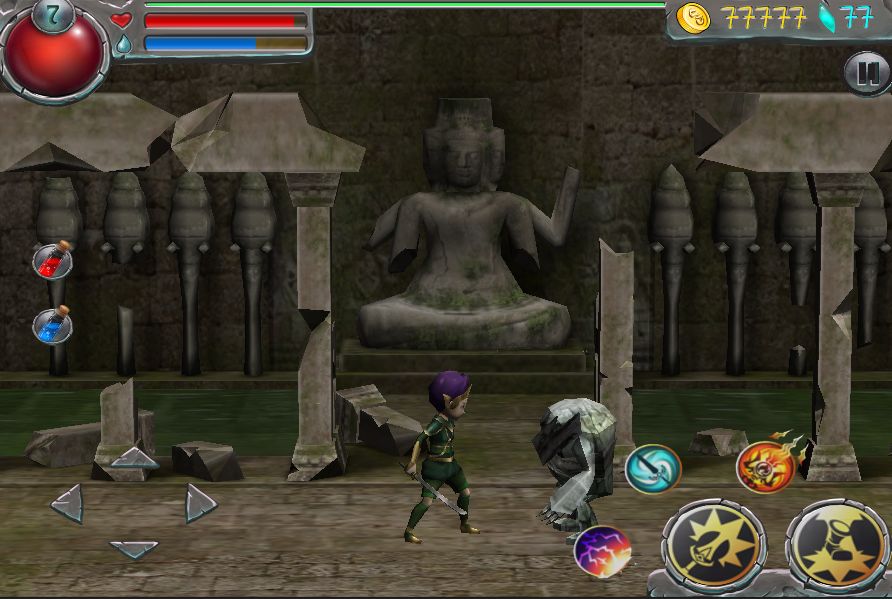The height and width of the screenshot is (599, 892).
Task: Hit the jump kick action button
Action: click(838, 545)
